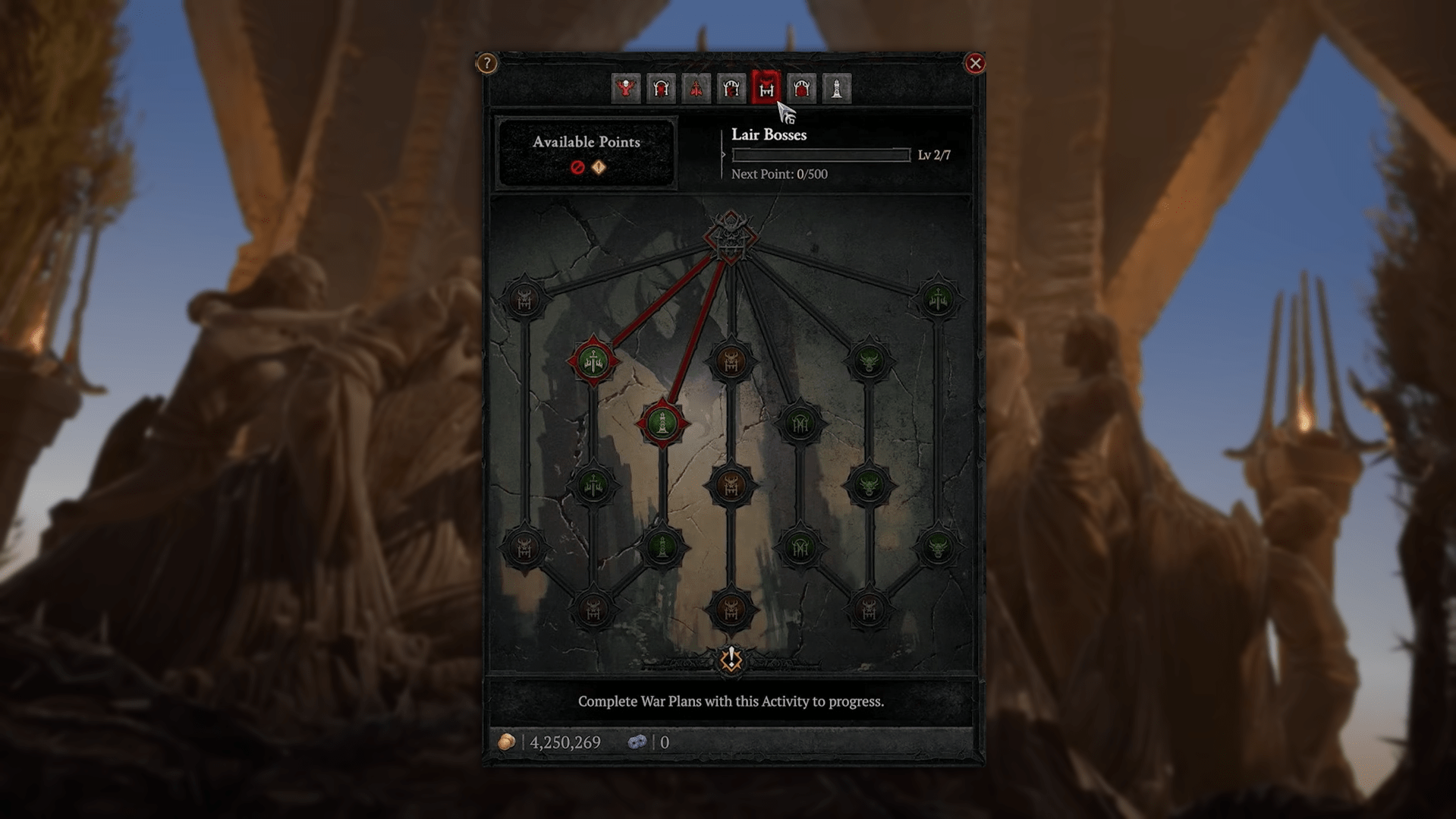The height and width of the screenshot is (819, 1456).
Task: Click the Lv 2/7 progress bar
Action: click(x=819, y=154)
